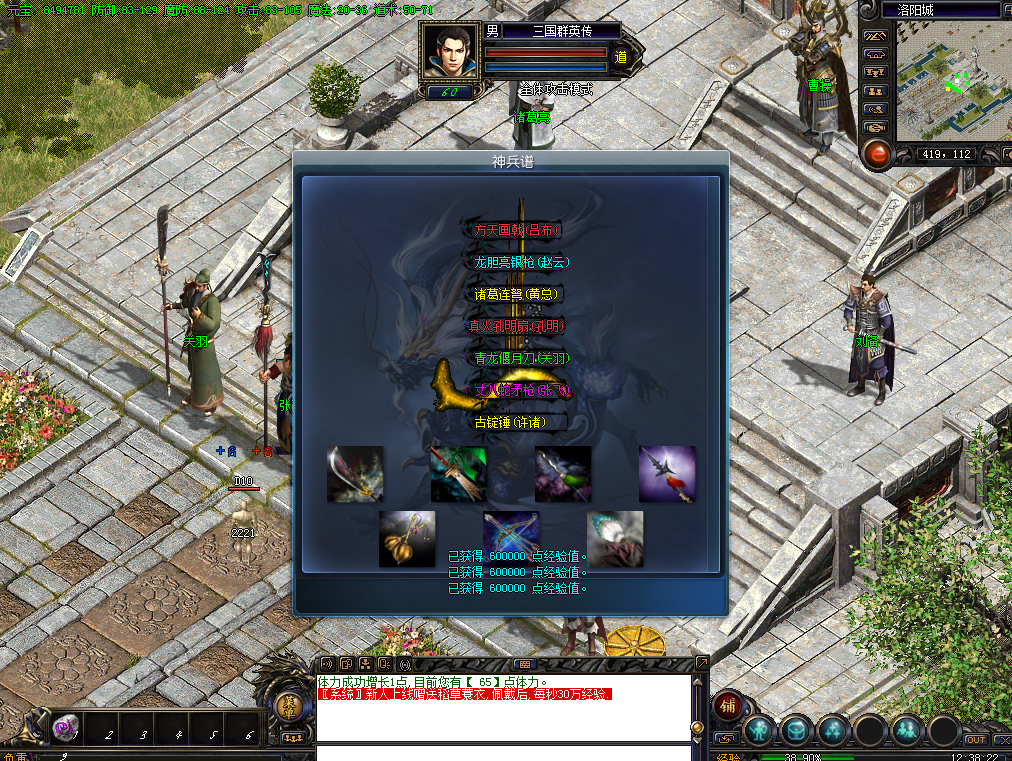Select the white feather fan thumbnail

(x=615, y=539)
